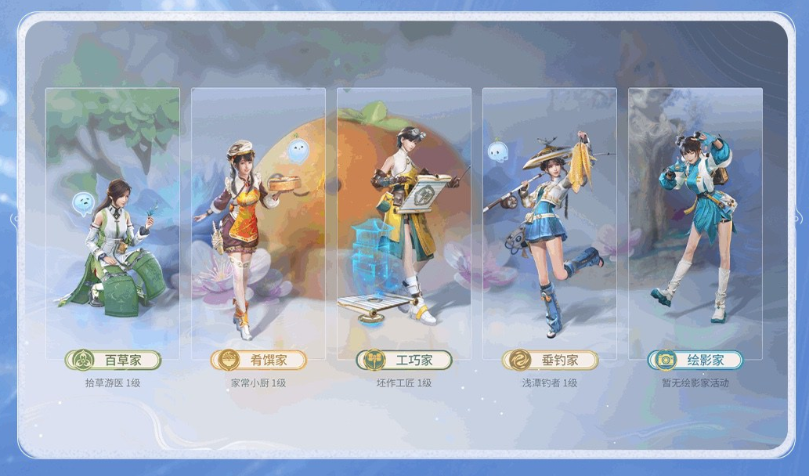This screenshot has height=476, width=809.
Task: Select the 百草家 profession label
Action: pyautogui.click(x=112, y=360)
